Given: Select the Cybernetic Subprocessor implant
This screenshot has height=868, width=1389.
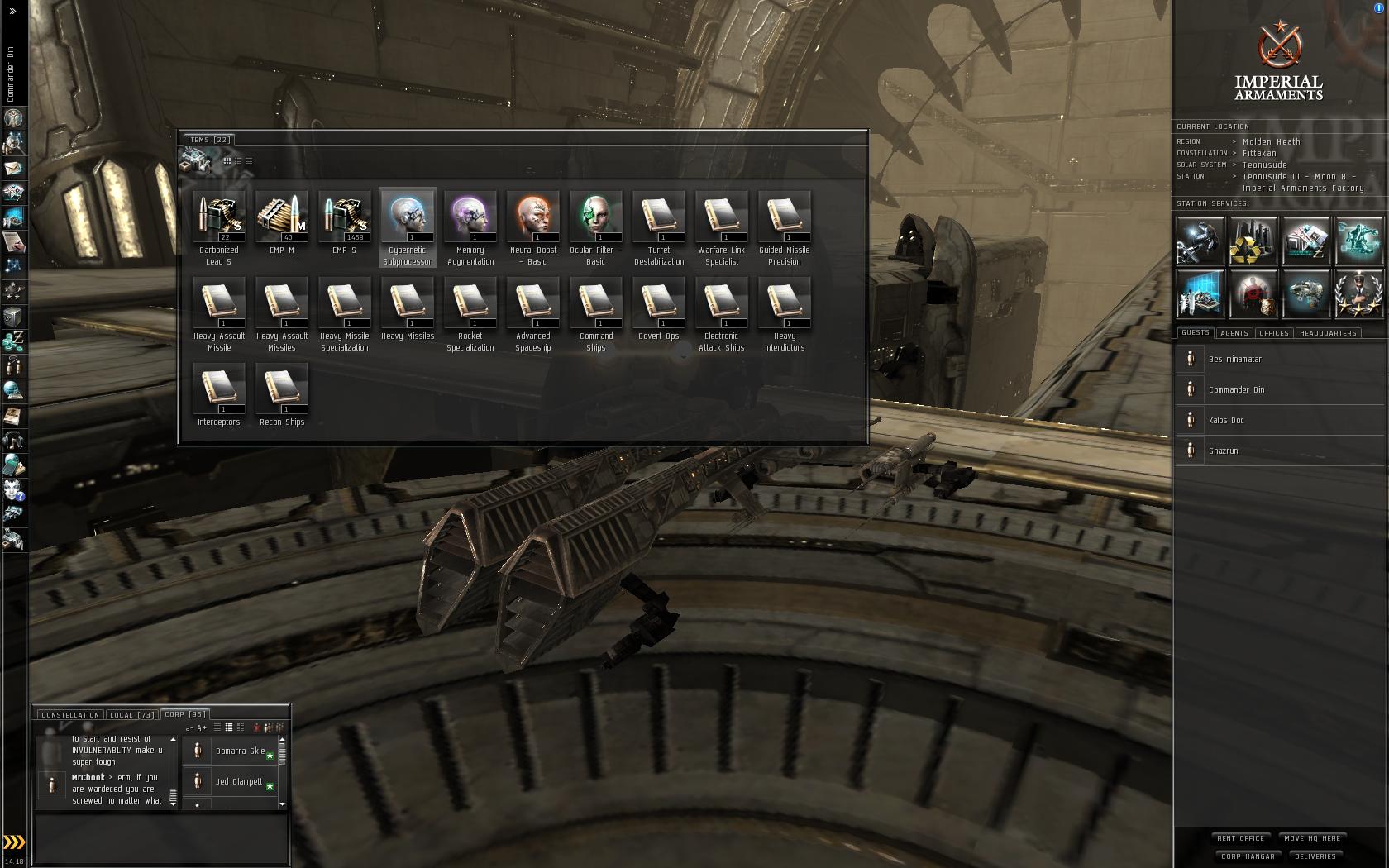Looking at the screenshot, I should pyautogui.click(x=408, y=217).
